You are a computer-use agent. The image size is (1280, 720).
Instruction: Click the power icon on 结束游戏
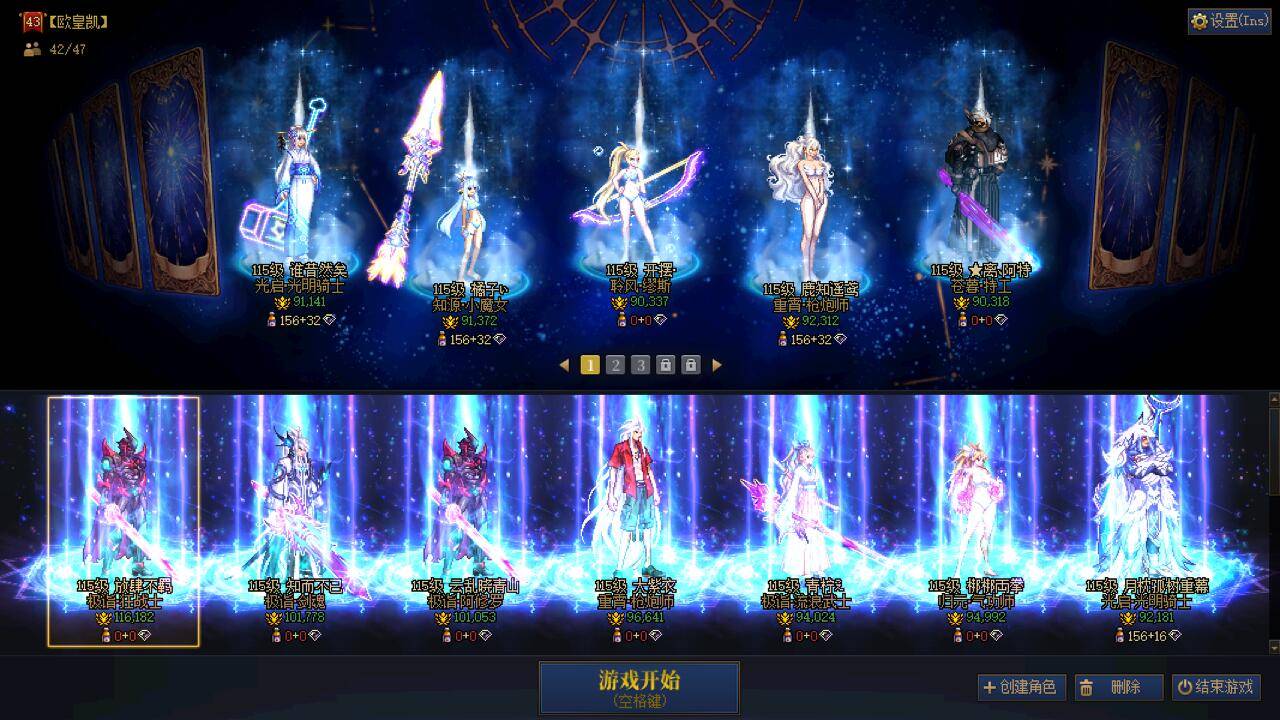coord(1184,687)
